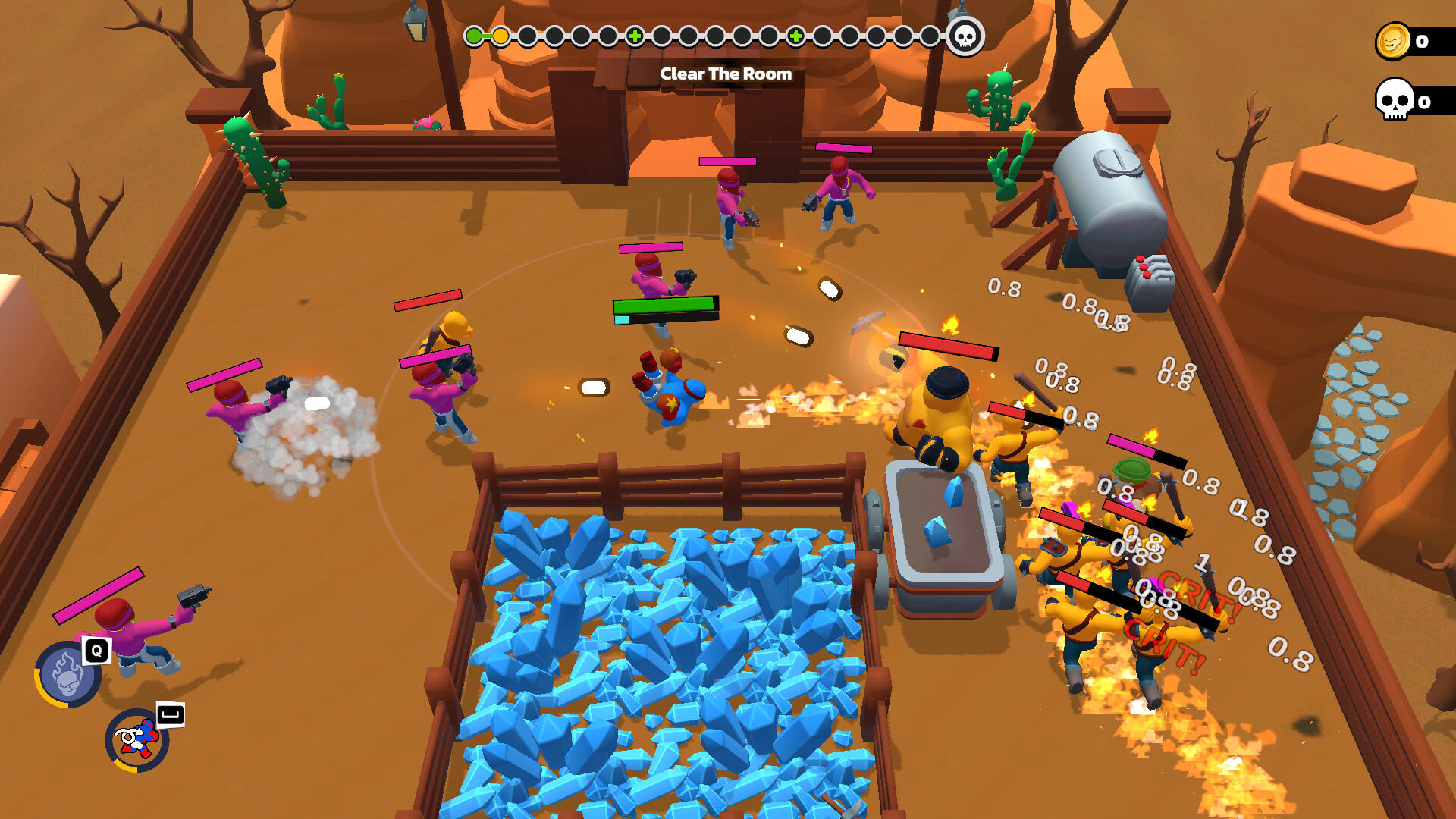
Task: Toggle the yellow active node on progress bar
Action: click(x=500, y=34)
